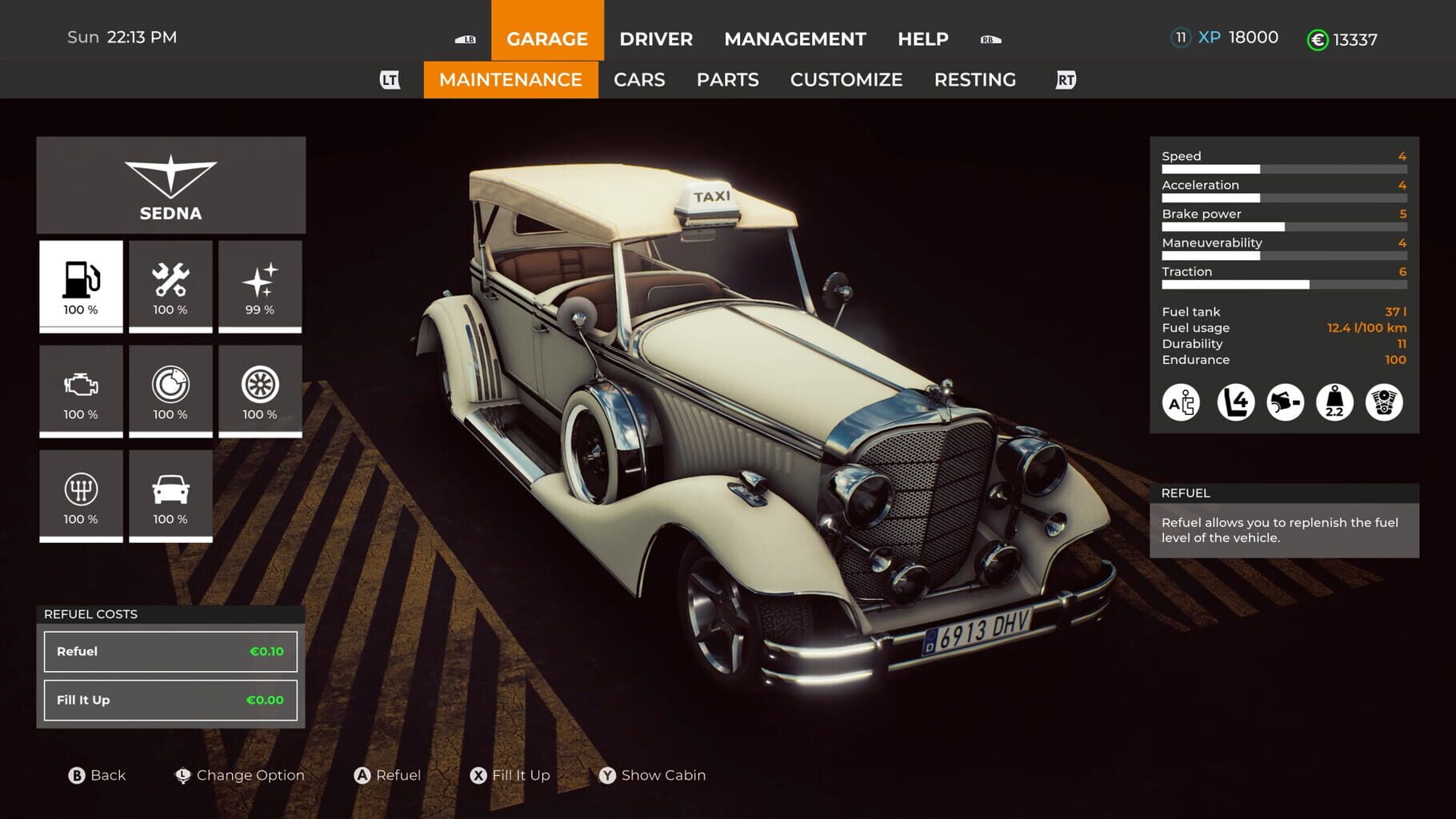This screenshot has width=1456, height=819.
Task: Select the cleaning sparkle icon at 99%
Action: point(260,286)
